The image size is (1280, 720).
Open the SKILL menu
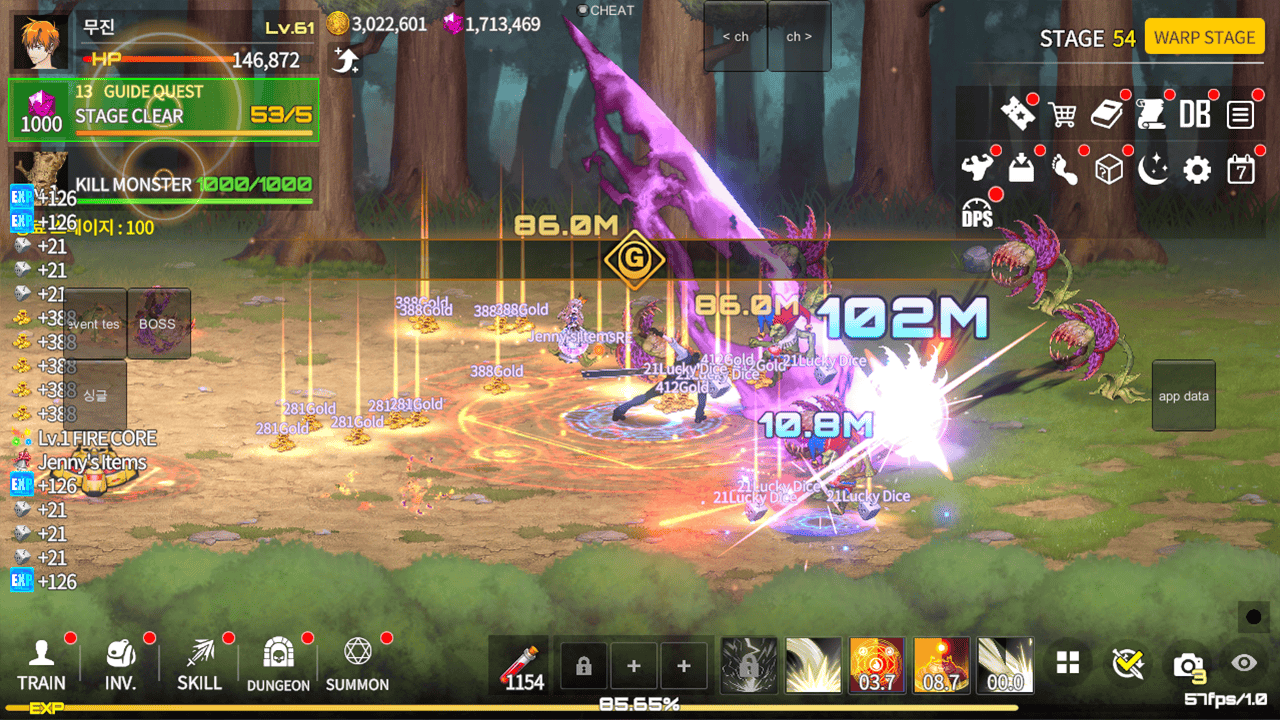199,666
